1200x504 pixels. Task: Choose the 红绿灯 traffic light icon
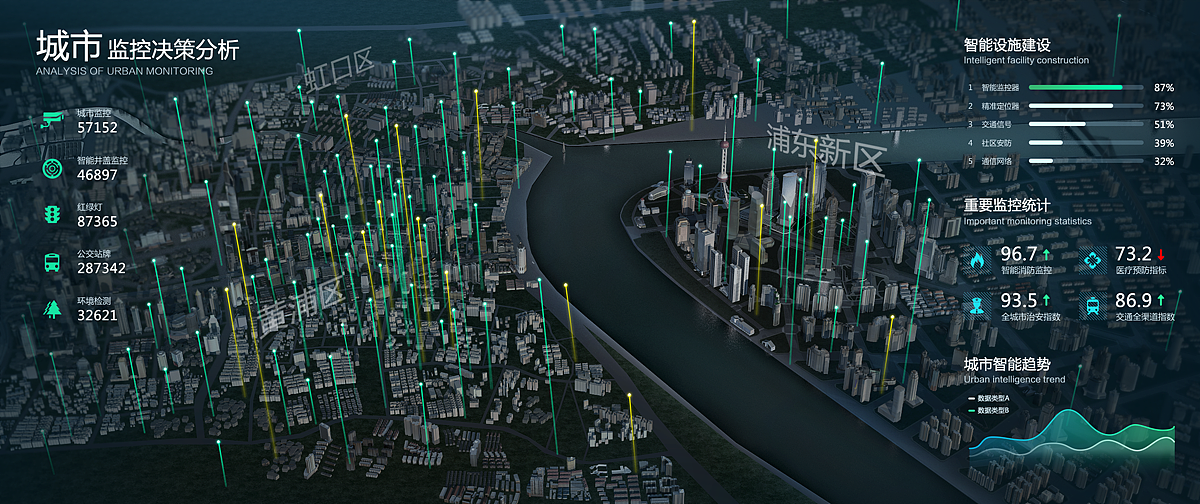tap(51, 215)
